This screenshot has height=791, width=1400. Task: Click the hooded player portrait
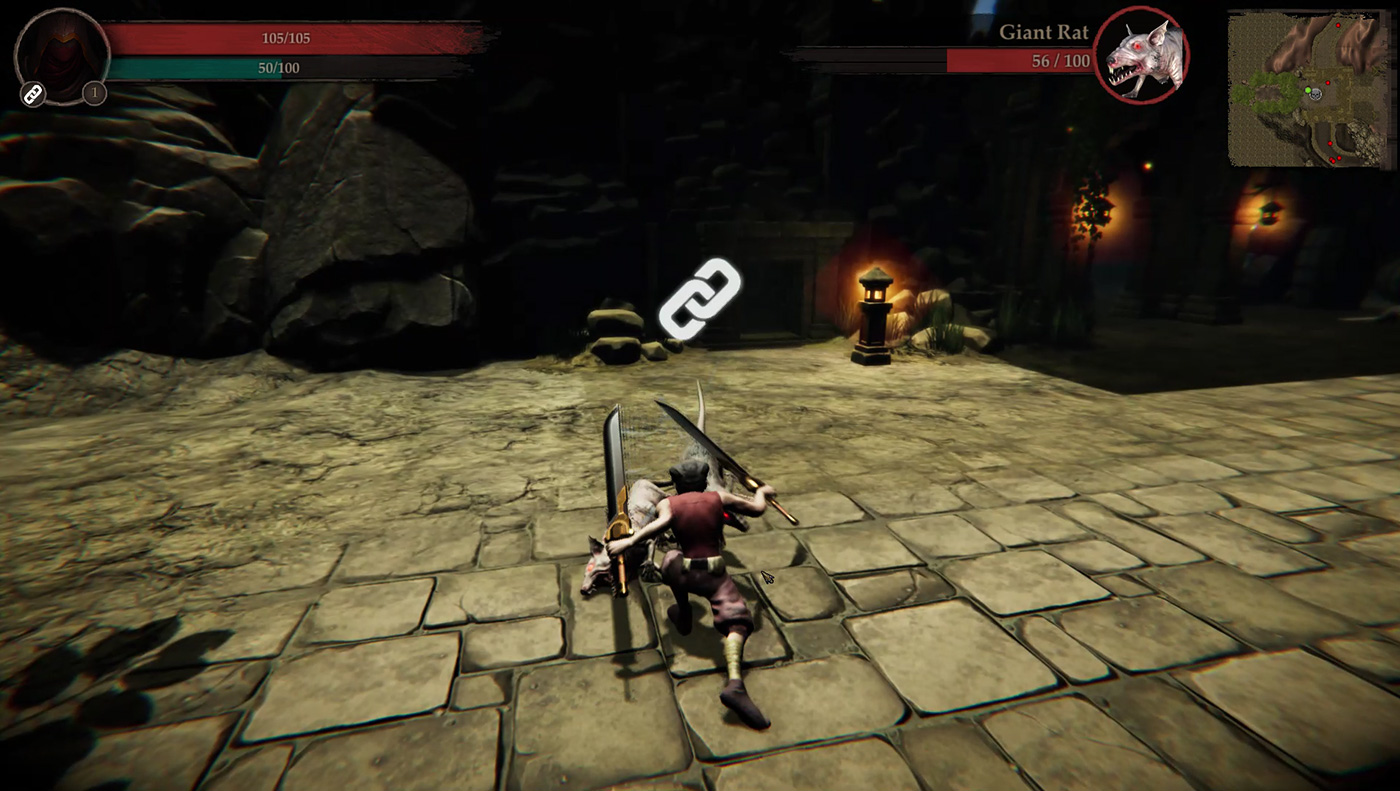point(62,54)
